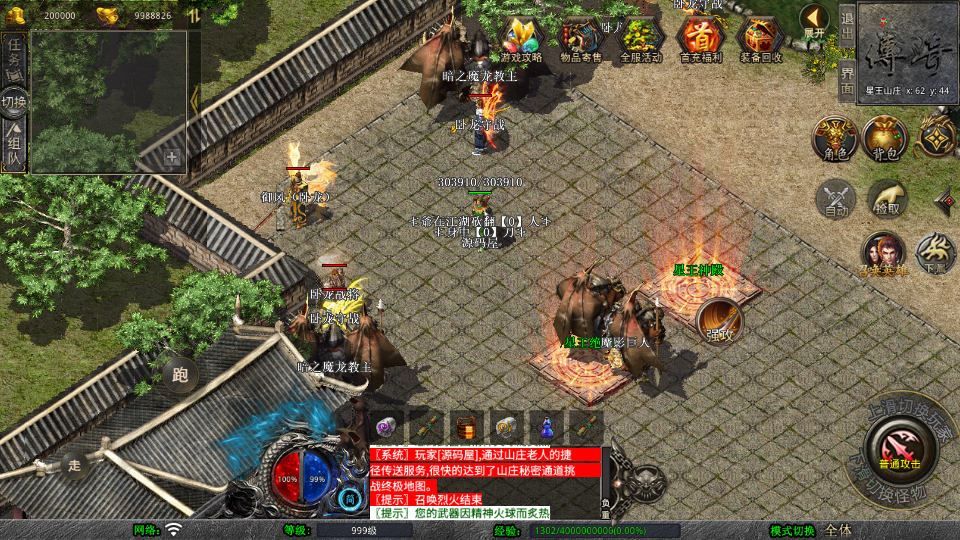Use the 强攻 power attack skill
The image size is (960, 540).
[x=720, y=320]
